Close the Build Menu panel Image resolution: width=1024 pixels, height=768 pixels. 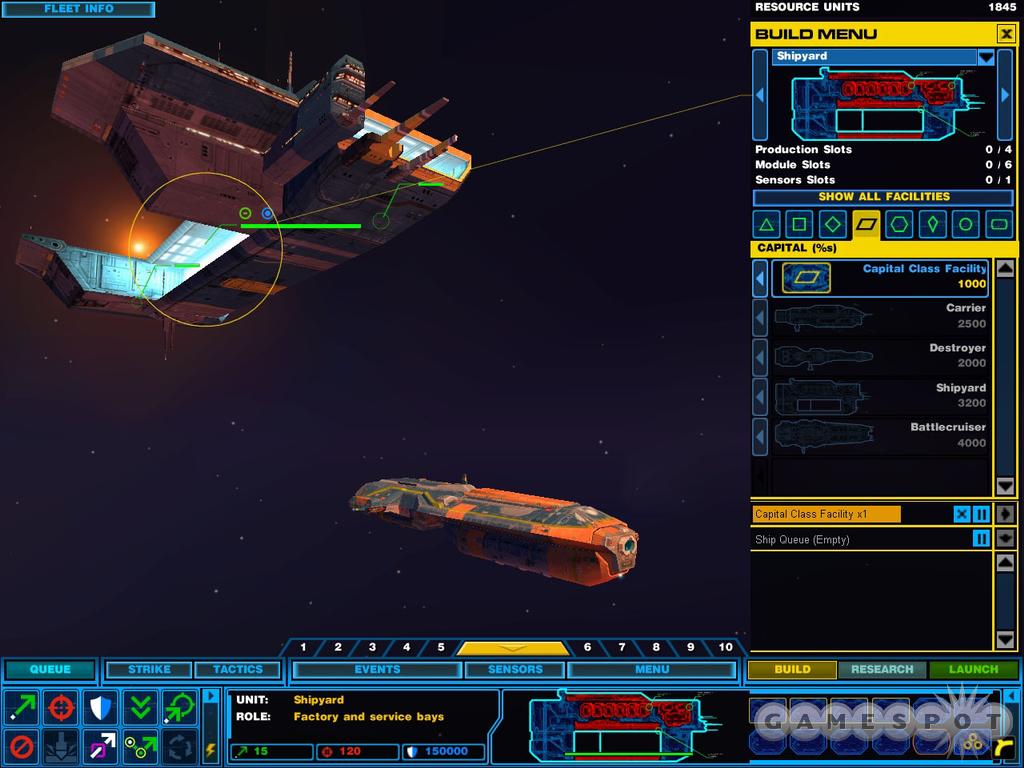[x=1005, y=34]
